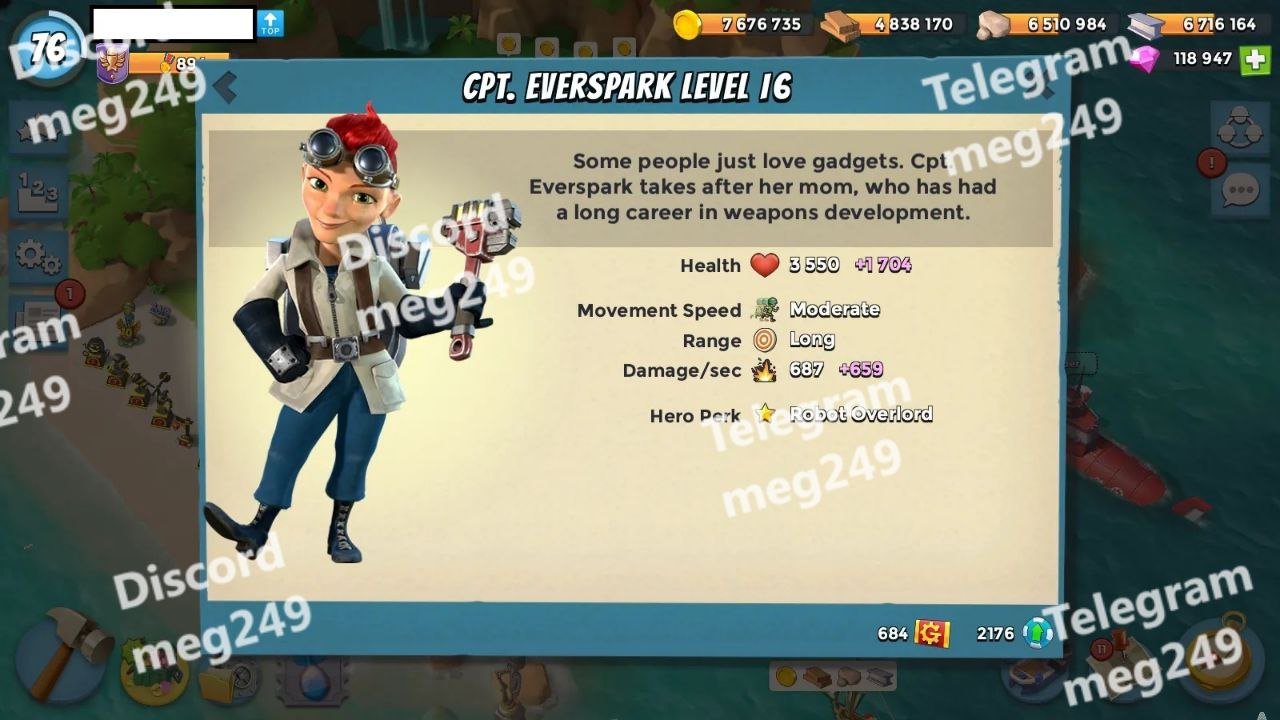The width and height of the screenshot is (1280, 720).
Task: Open the task force button
Action: tap(1240, 128)
